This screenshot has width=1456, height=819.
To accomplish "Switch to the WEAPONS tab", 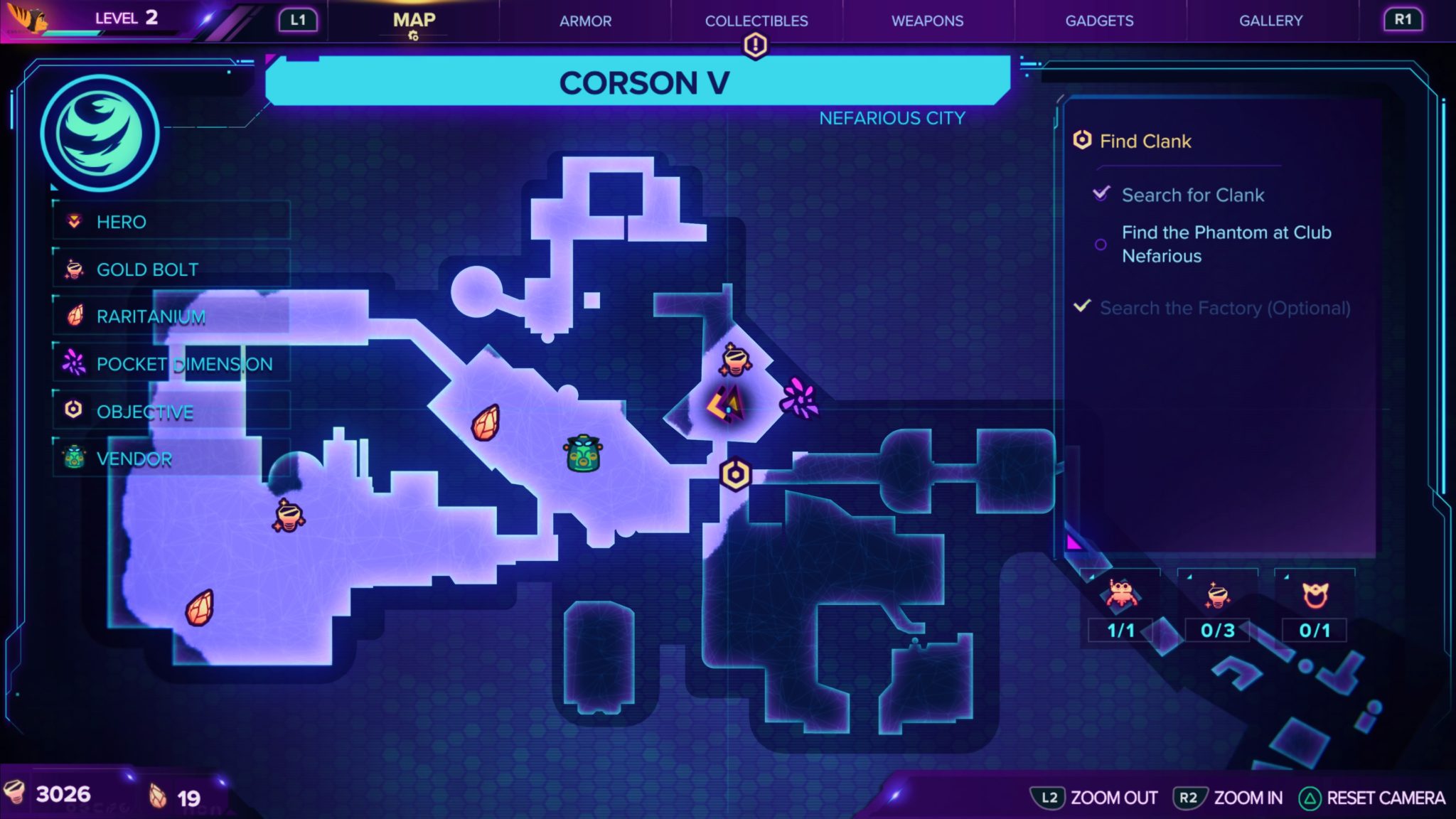I will [926, 21].
